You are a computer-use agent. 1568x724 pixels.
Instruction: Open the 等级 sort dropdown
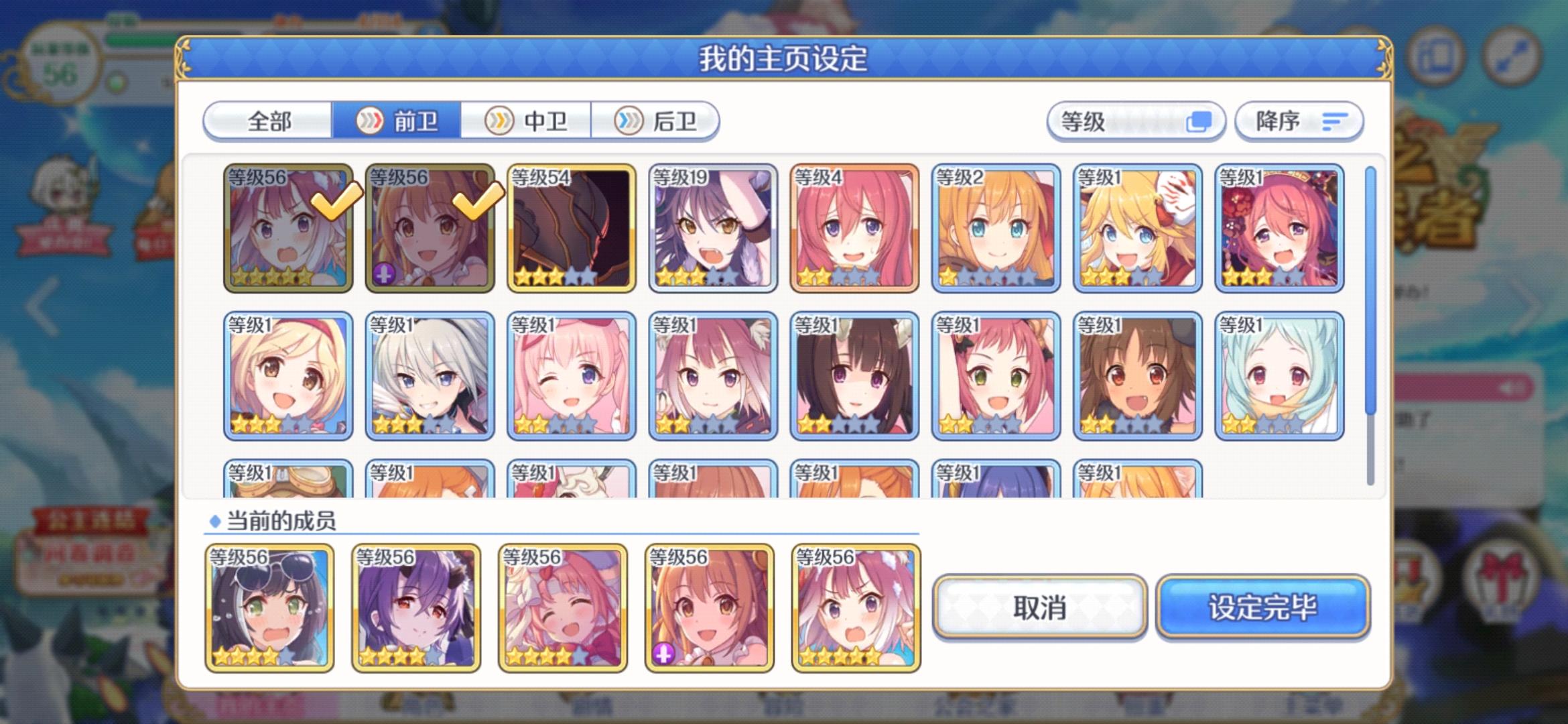coord(1132,121)
